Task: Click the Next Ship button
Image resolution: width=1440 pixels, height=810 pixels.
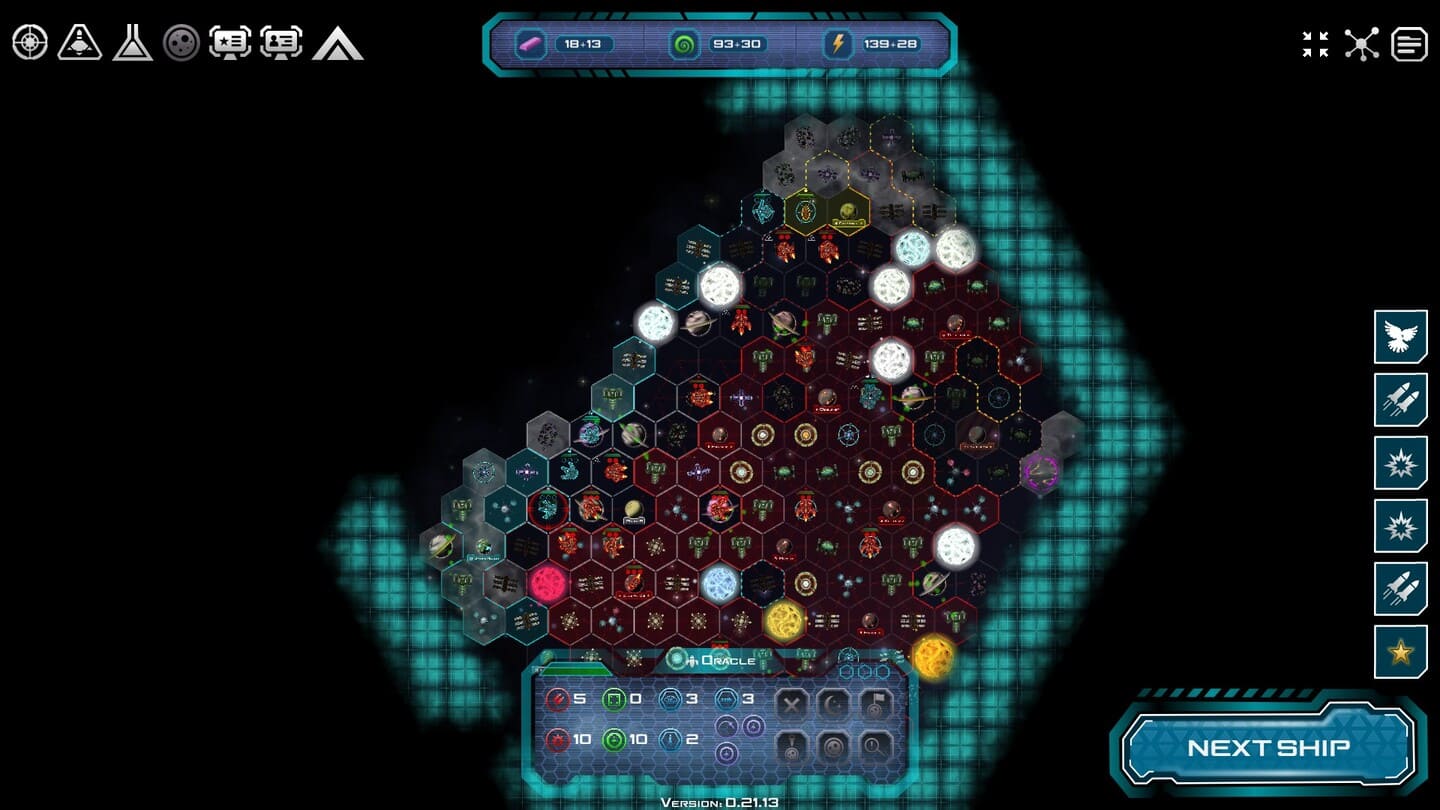Action: click(1268, 747)
